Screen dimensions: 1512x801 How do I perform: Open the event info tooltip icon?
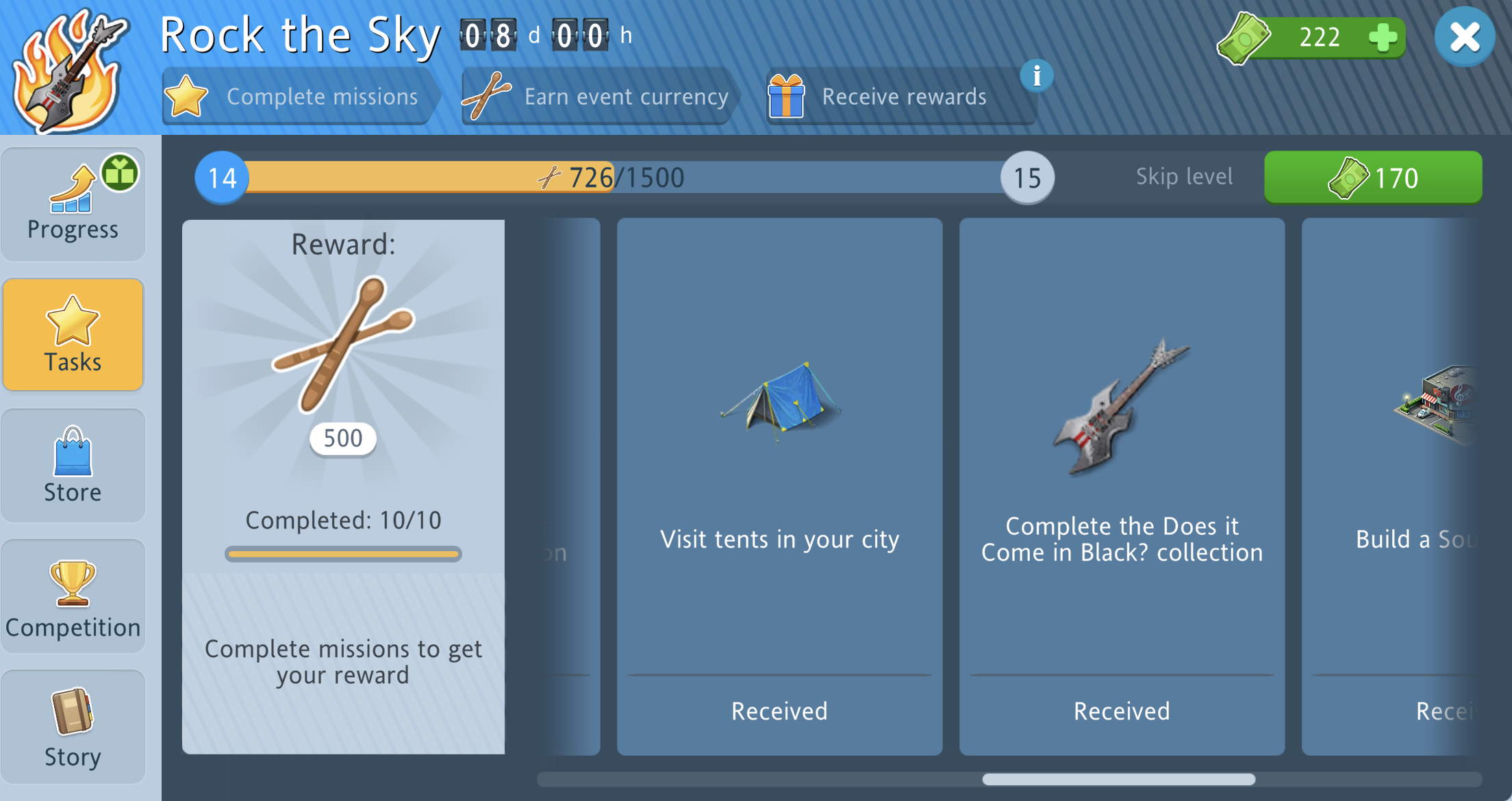coord(1037,76)
